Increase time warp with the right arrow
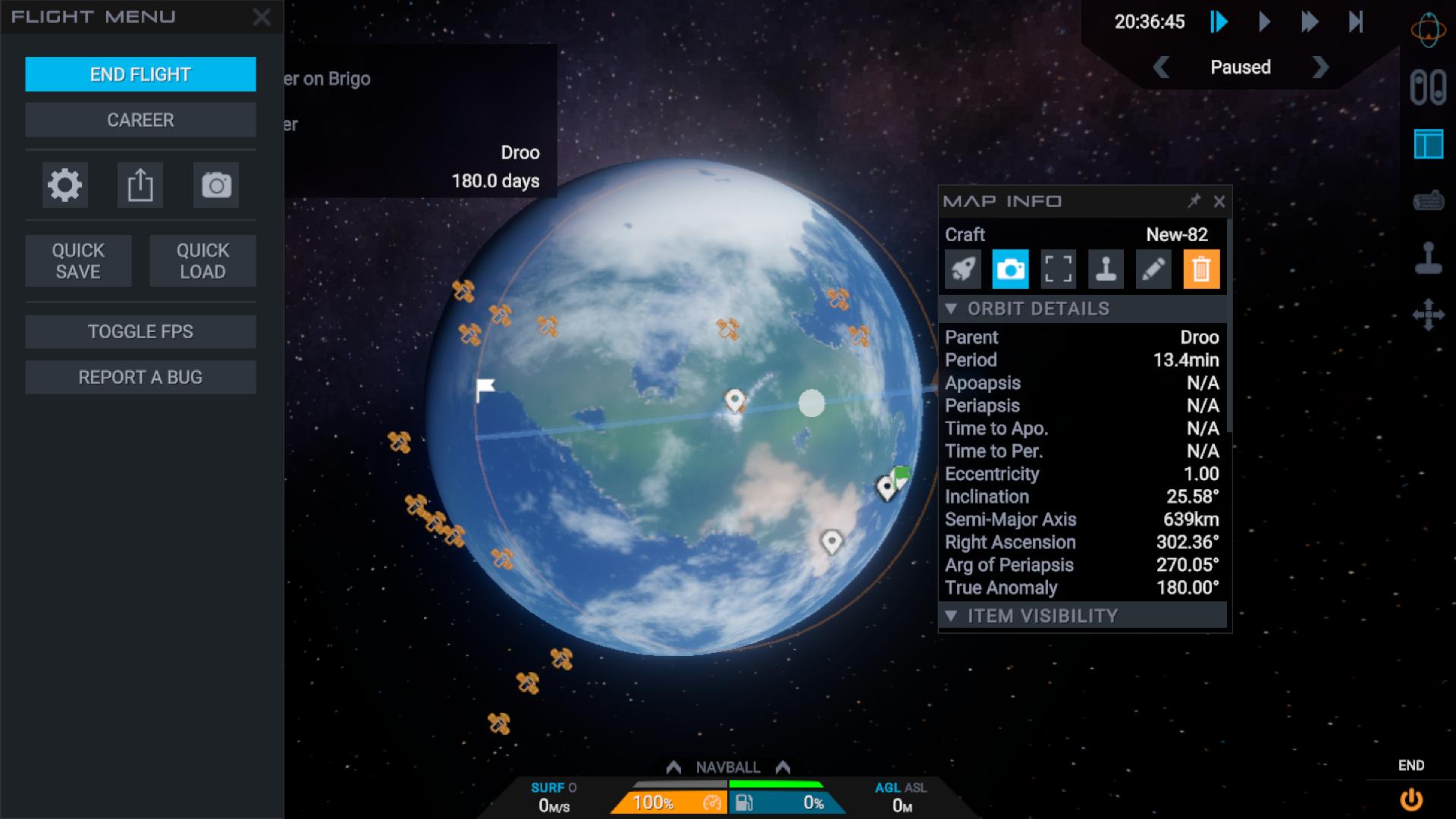The image size is (1456, 819). pos(1320,67)
